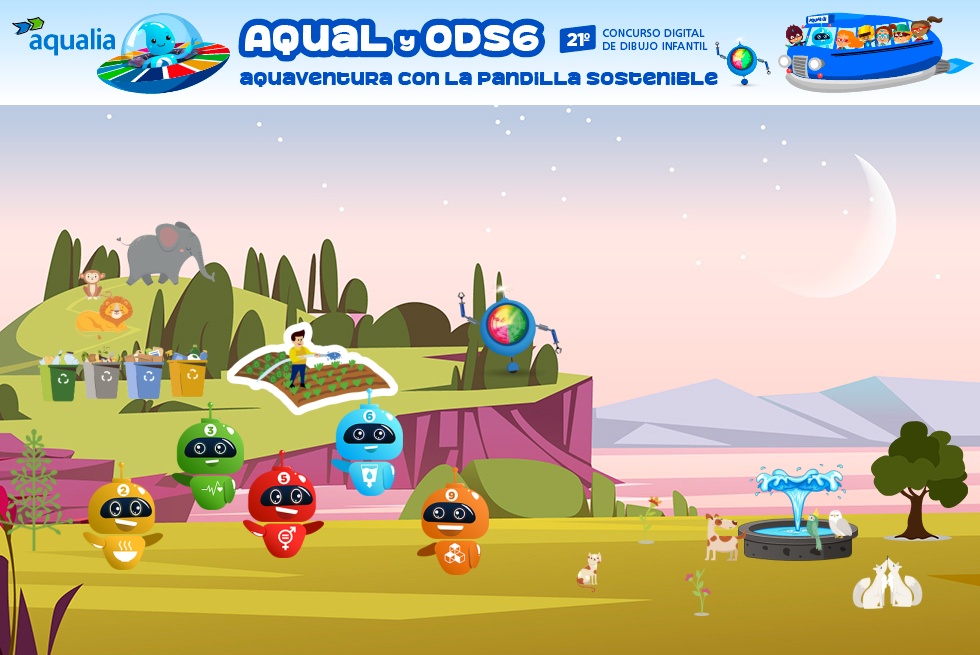Screen dimensions: 980x655
Task: Click the rainbow-faced robot on the hill
Action: (508, 329)
